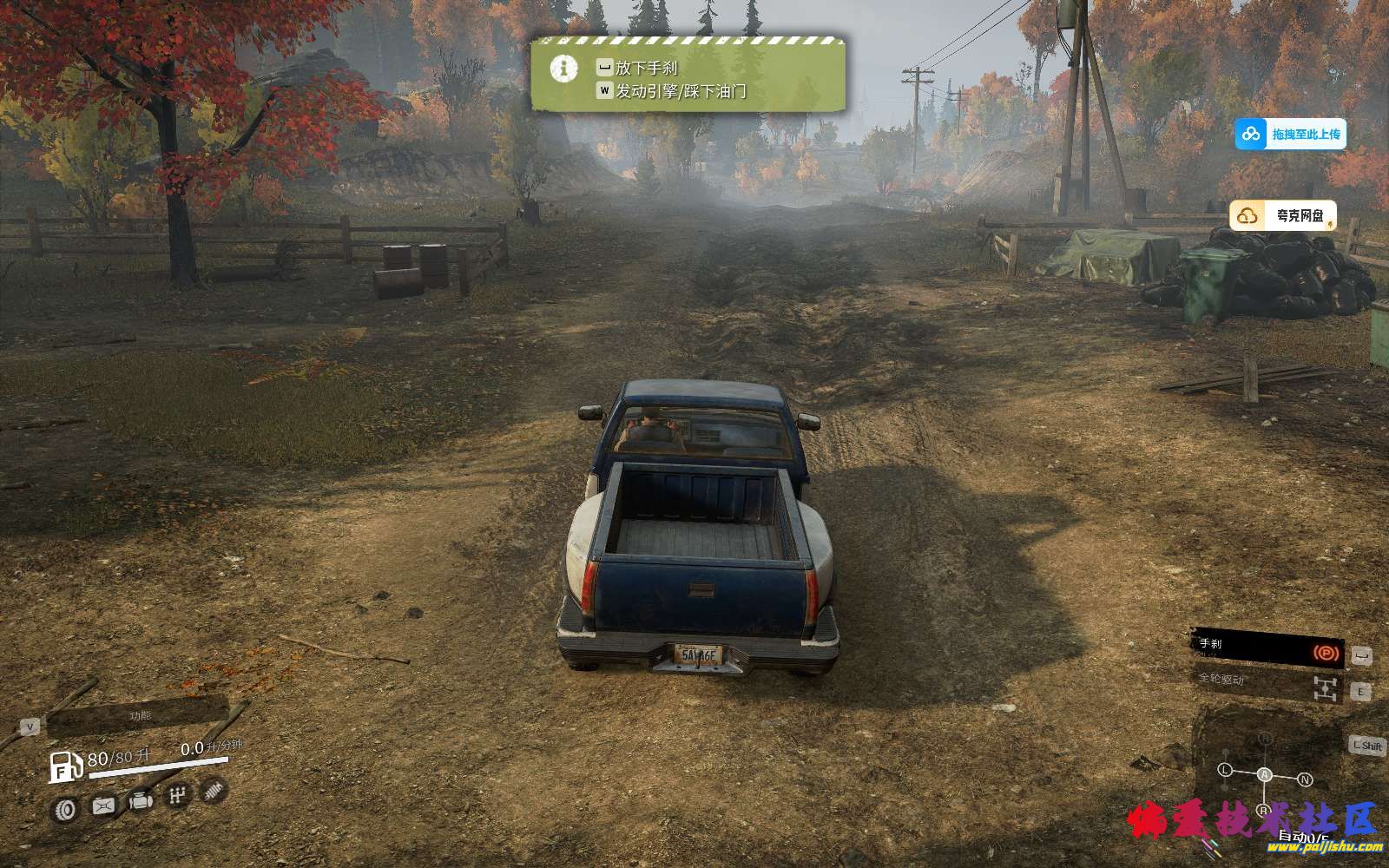
Task: Select the A automatic gear on the gearbox
Action: (1265, 774)
